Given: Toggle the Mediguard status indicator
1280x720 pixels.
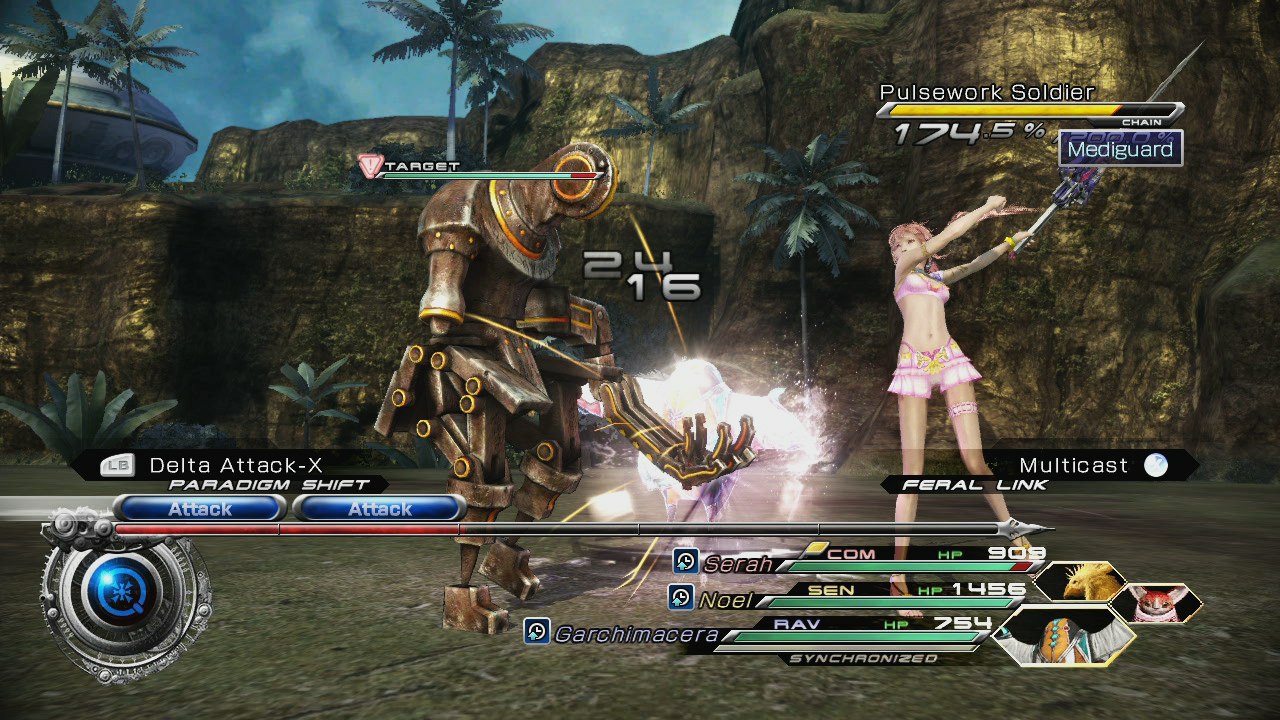Looking at the screenshot, I should point(1122,150).
